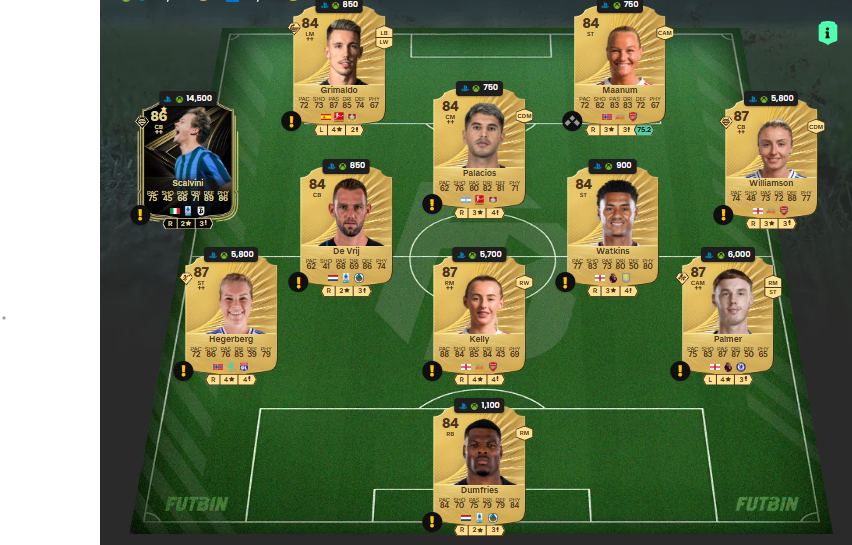This screenshot has width=852, height=545.
Task: Click the chemistry icon beside Maanum
Action: coord(572,121)
